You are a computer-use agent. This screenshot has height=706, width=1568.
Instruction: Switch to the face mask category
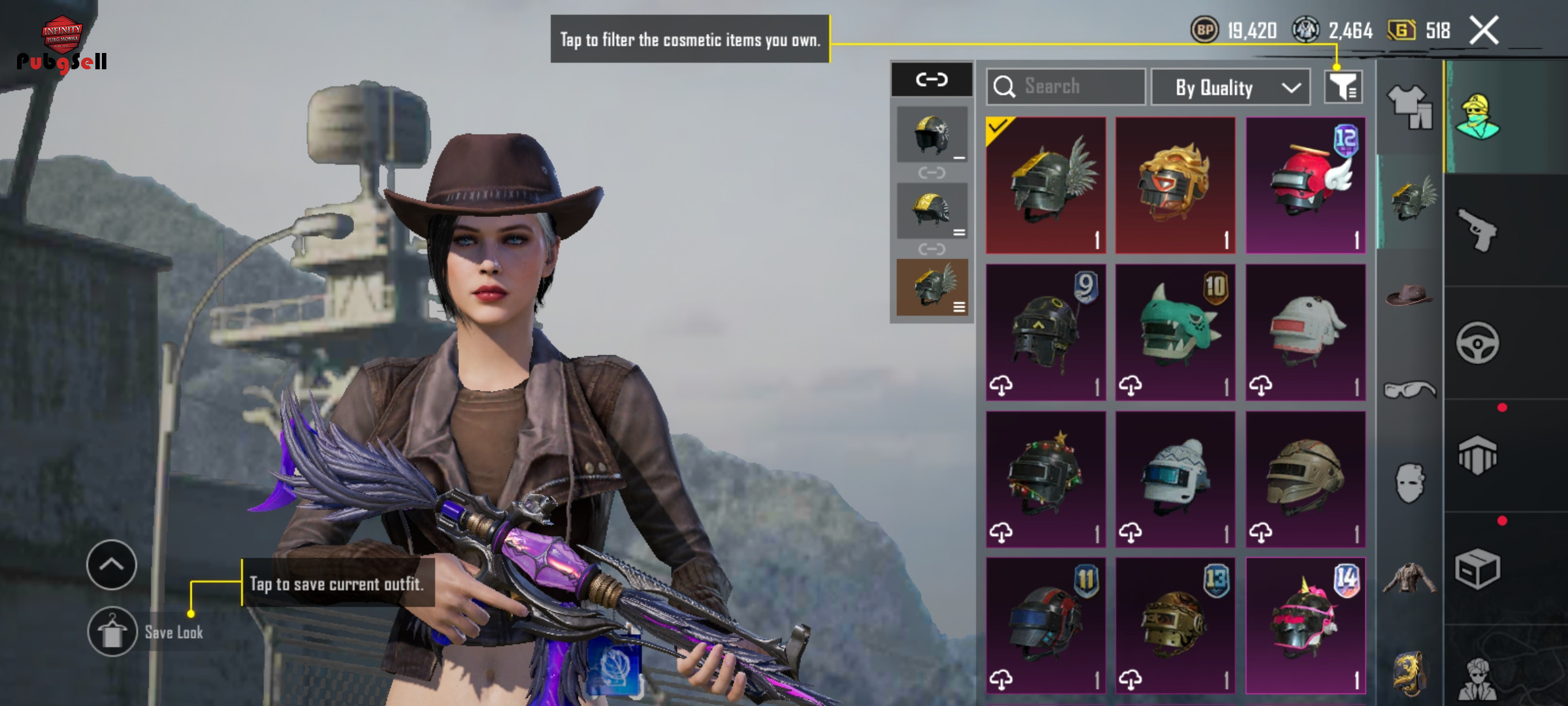(1409, 484)
